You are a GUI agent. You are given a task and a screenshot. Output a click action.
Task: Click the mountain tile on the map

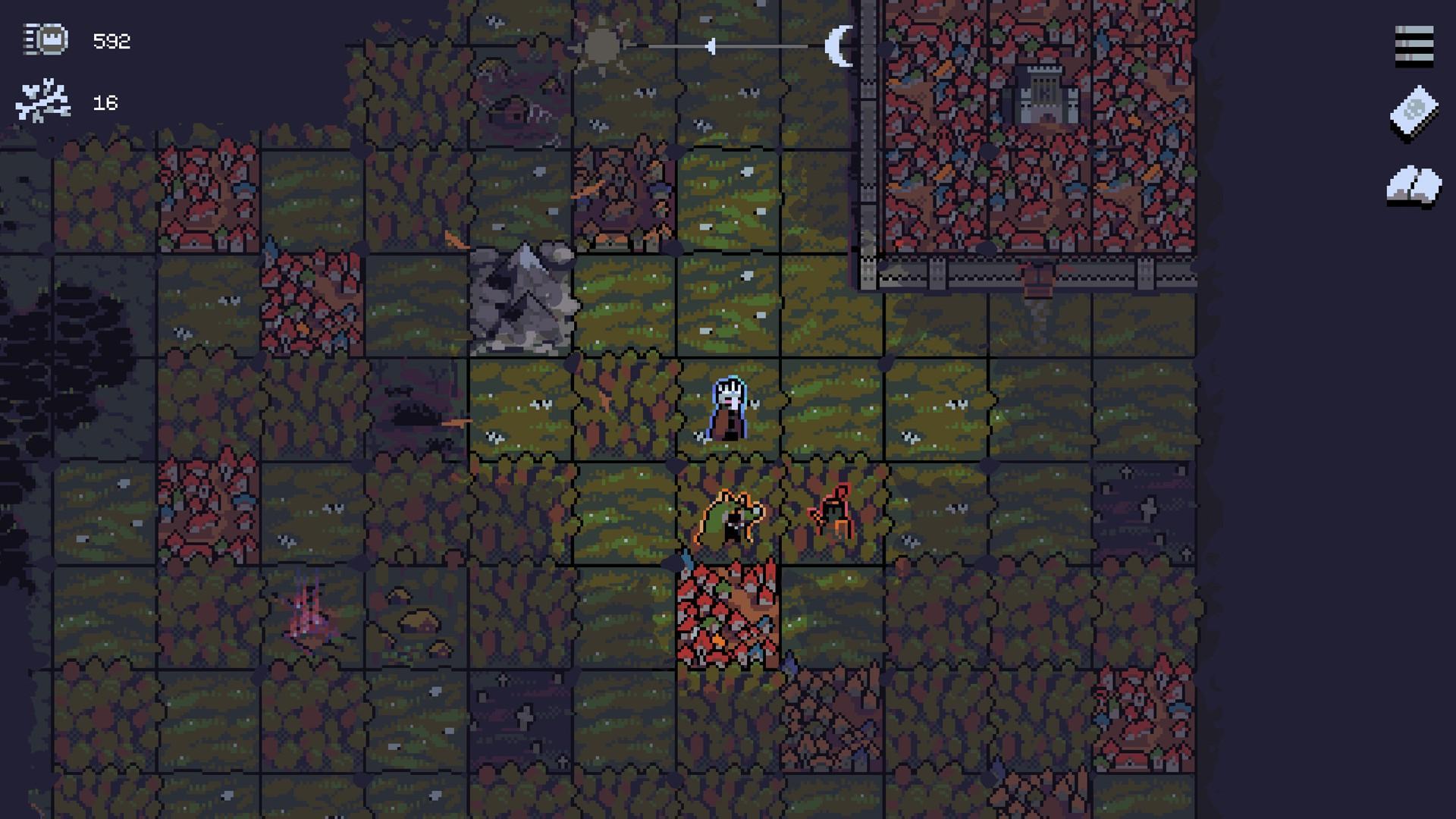(523, 296)
